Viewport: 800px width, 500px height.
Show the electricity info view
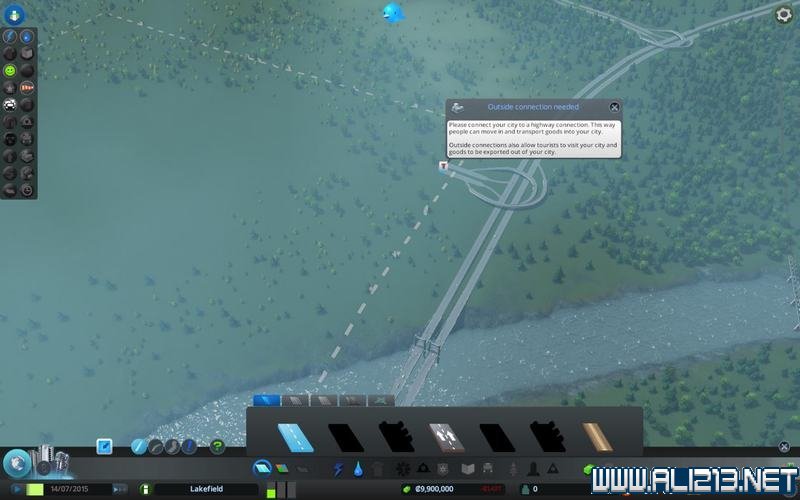click(x=11, y=36)
